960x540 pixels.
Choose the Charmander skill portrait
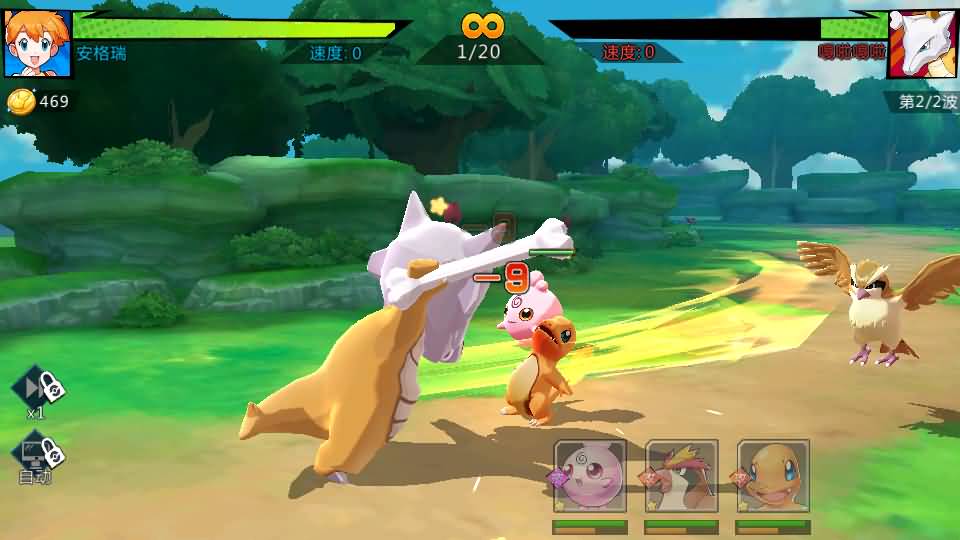coord(773,476)
